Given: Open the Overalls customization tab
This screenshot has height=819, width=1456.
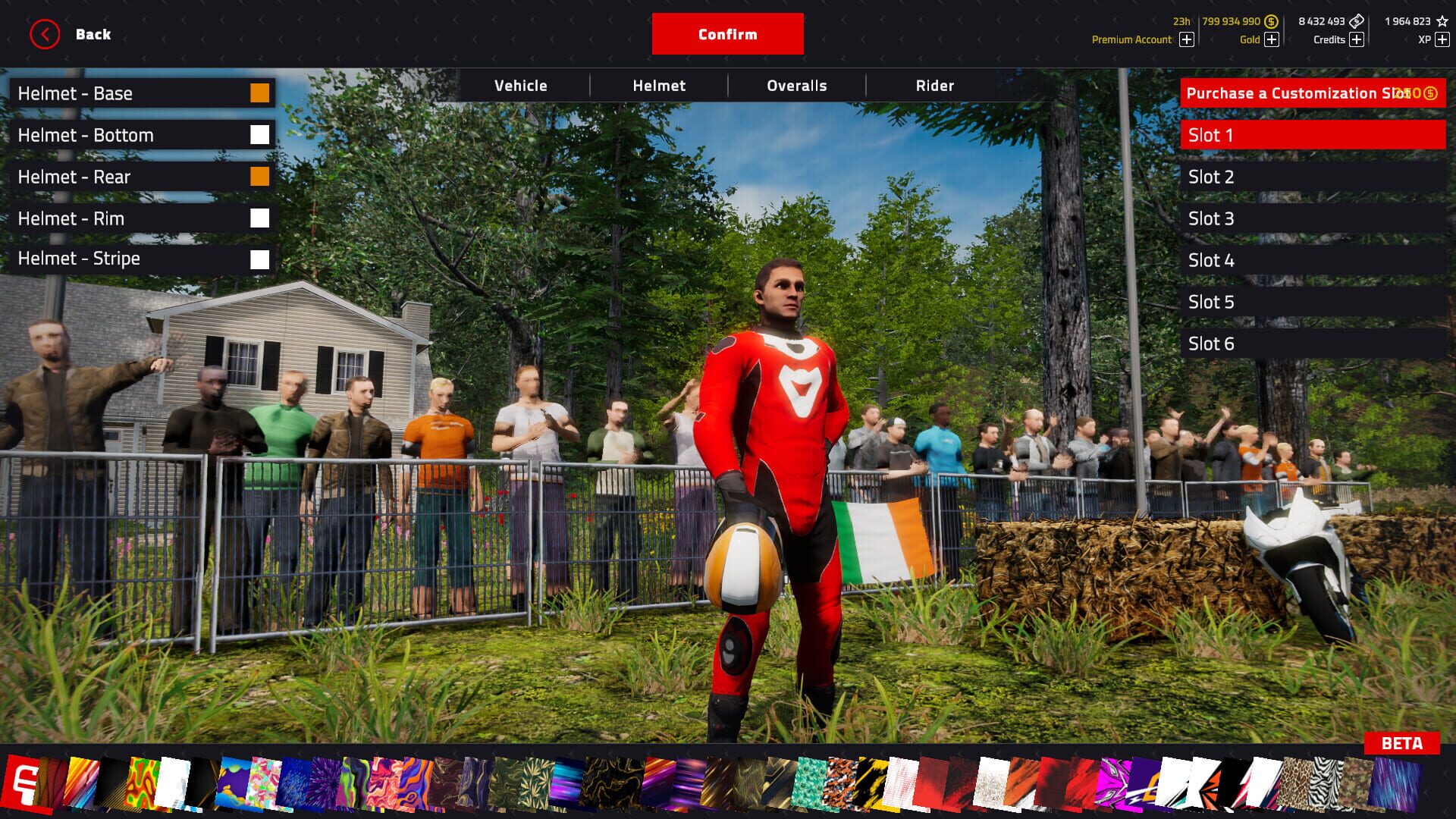Looking at the screenshot, I should click(x=796, y=85).
